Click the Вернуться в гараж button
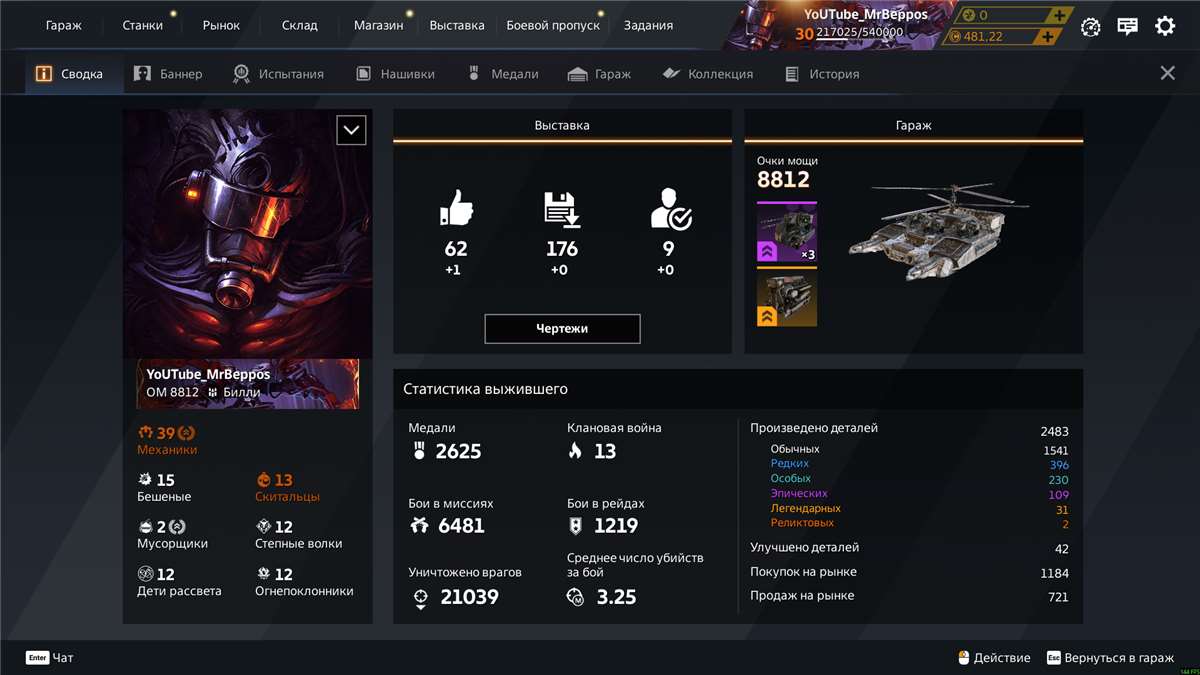 click(1110, 658)
